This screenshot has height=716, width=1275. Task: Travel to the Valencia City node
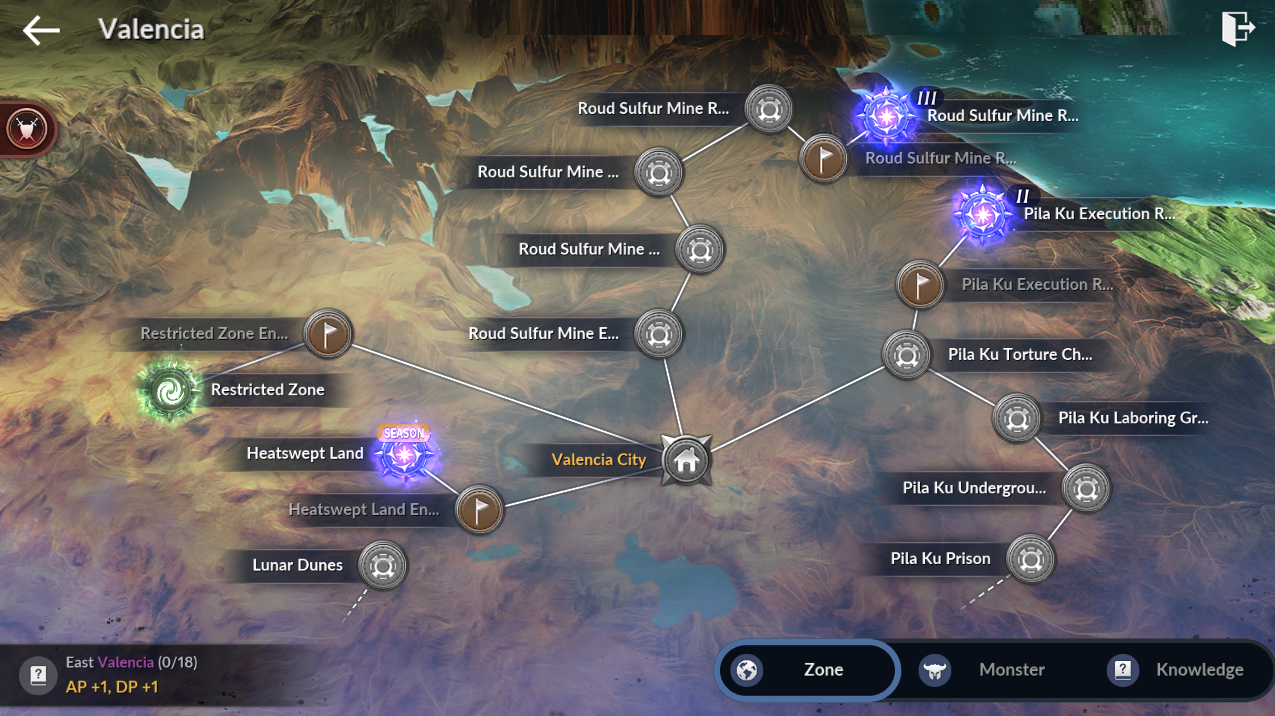coord(686,461)
